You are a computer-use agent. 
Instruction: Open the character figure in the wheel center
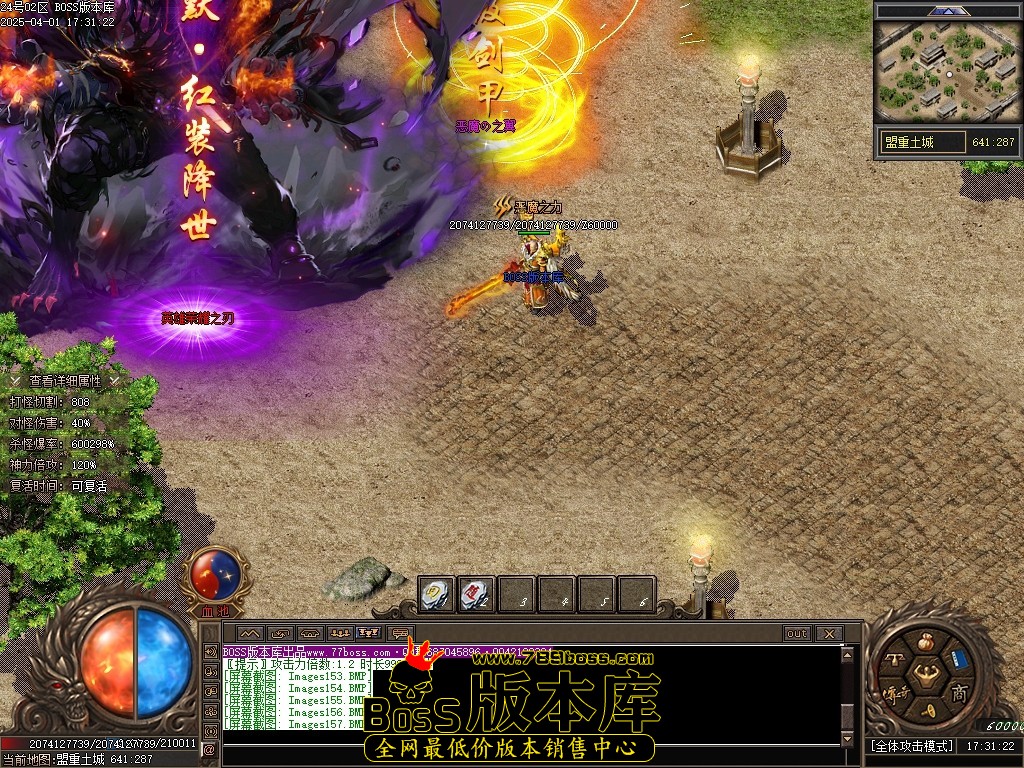[x=926, y=677]
